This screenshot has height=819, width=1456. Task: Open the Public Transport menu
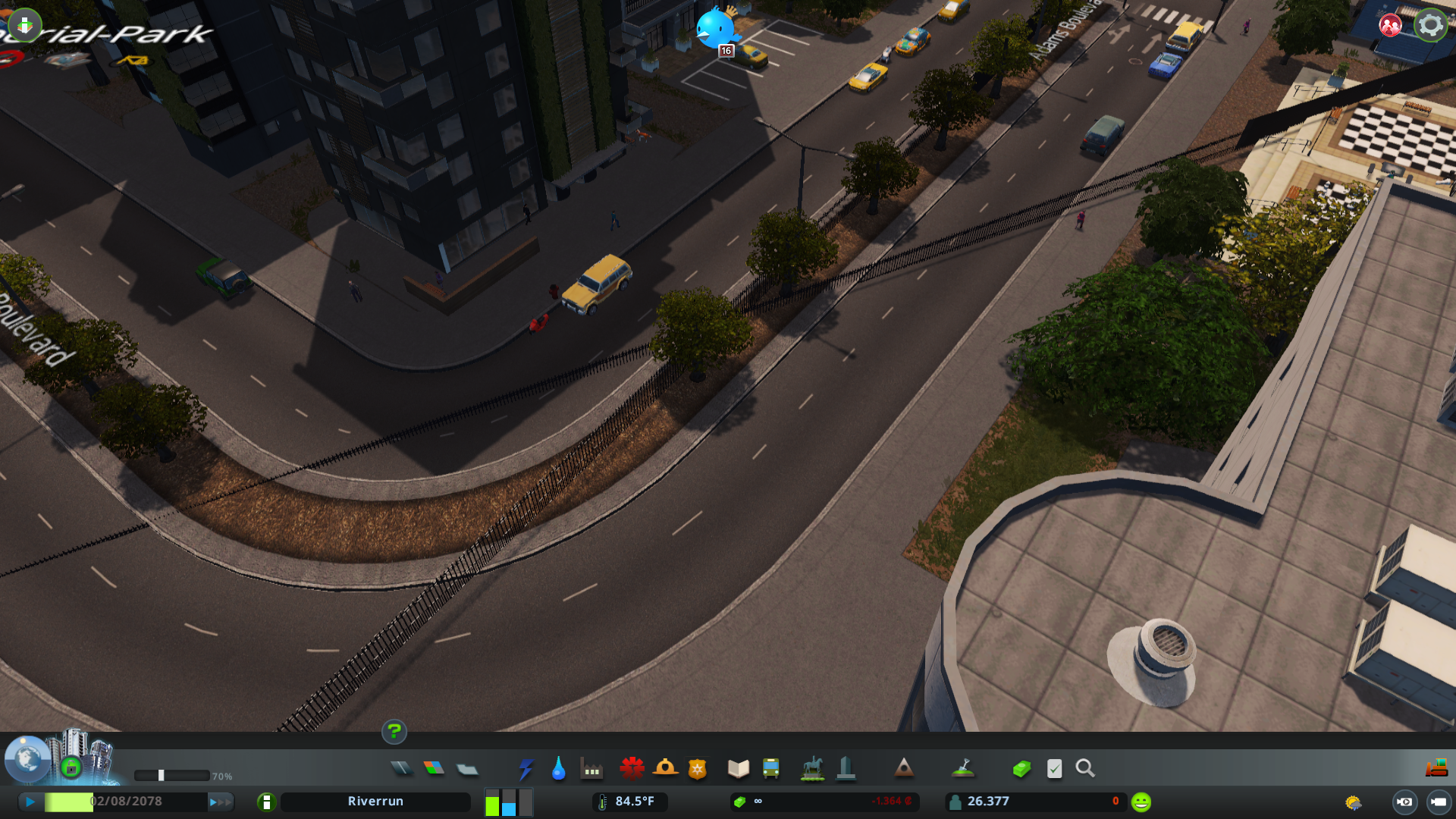tap(771, 768)
